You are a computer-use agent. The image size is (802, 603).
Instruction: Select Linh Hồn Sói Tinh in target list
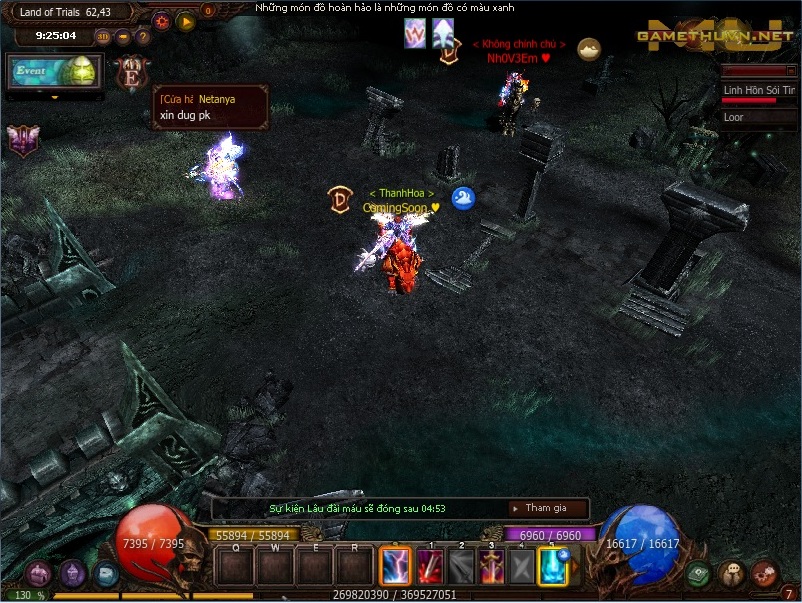[759, 90]
